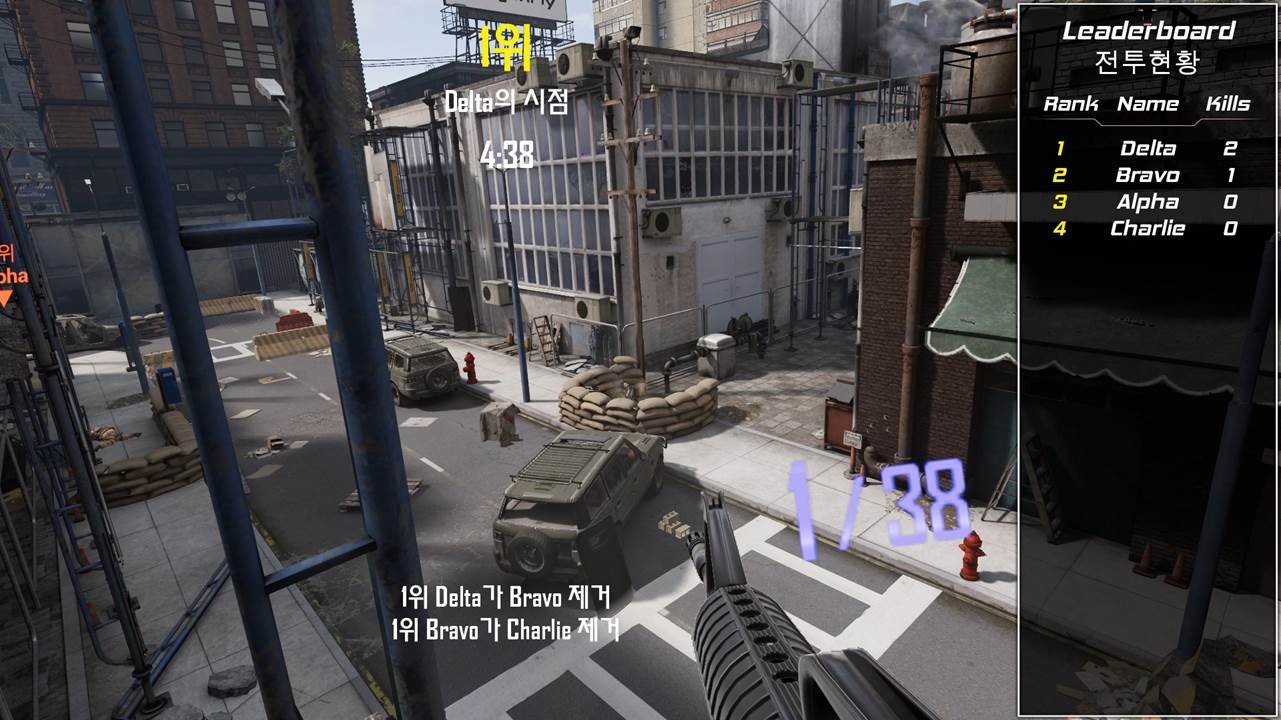Select Delta's row in the leaderboard
Screen dimensions: 1281x720
pyautogui.click(x=1147, y=149)
